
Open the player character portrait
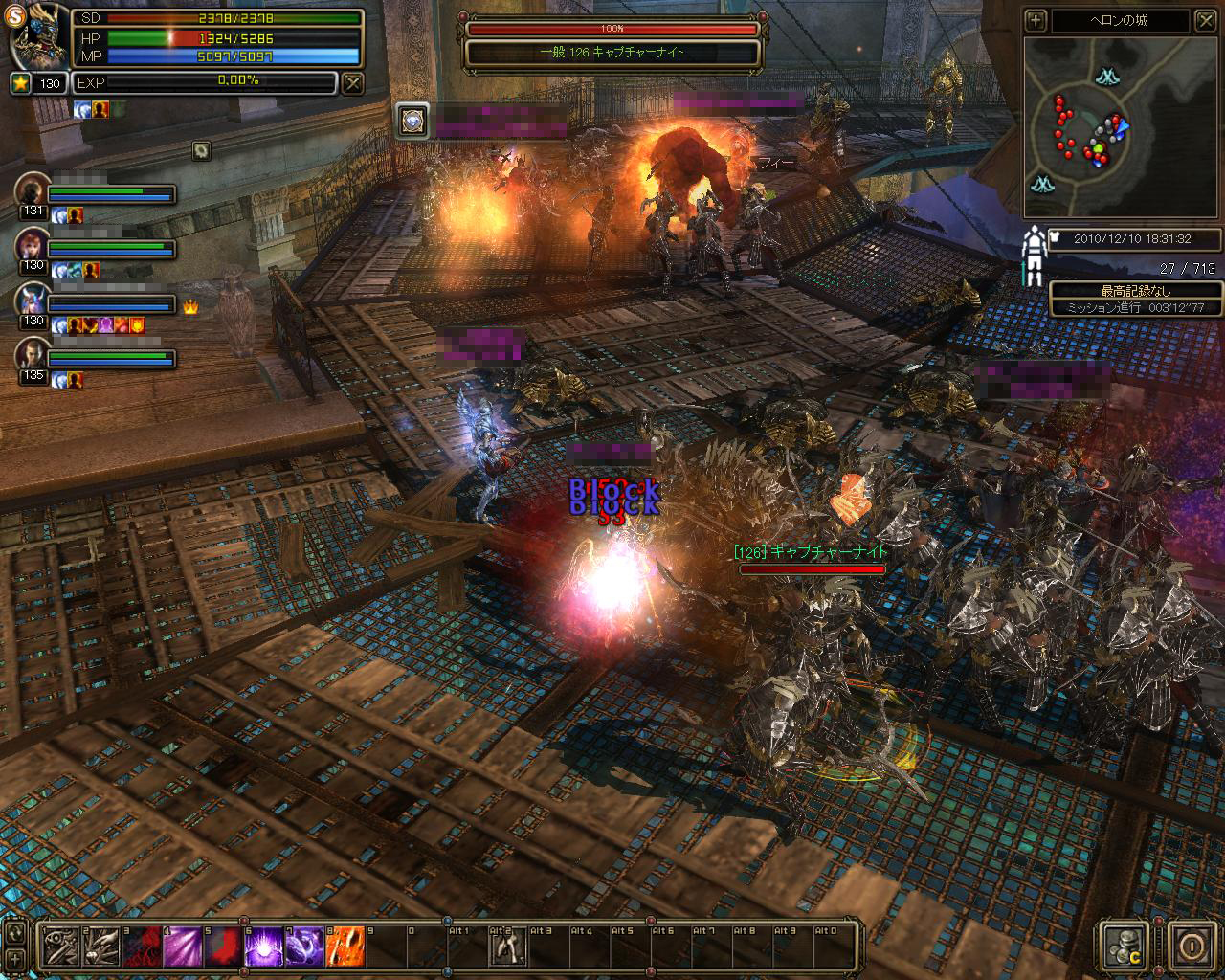point(36,38)
